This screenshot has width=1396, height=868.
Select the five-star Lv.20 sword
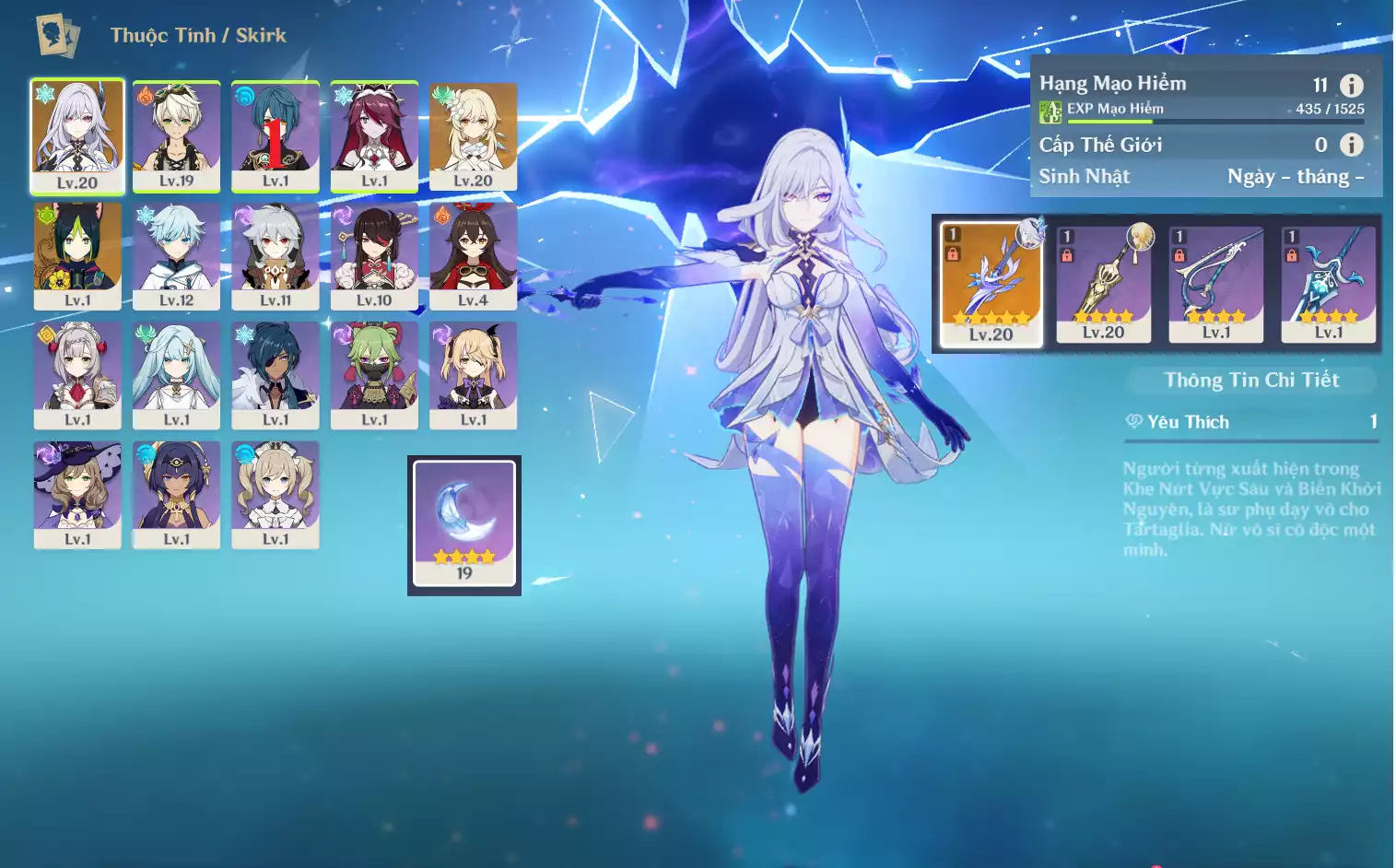click(x=991, y=283)
